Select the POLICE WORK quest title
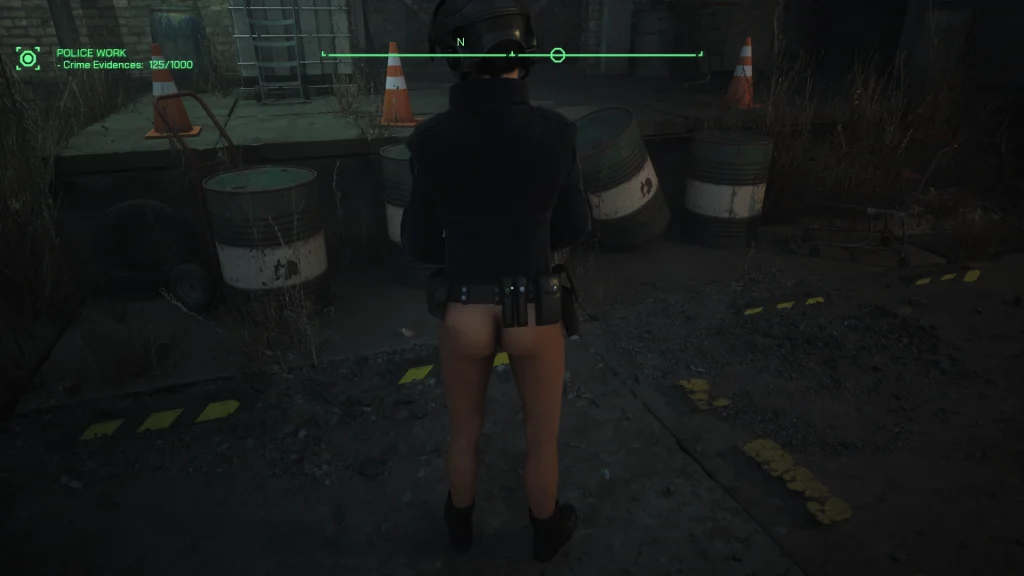1024x576 pixels. (92, 53)
